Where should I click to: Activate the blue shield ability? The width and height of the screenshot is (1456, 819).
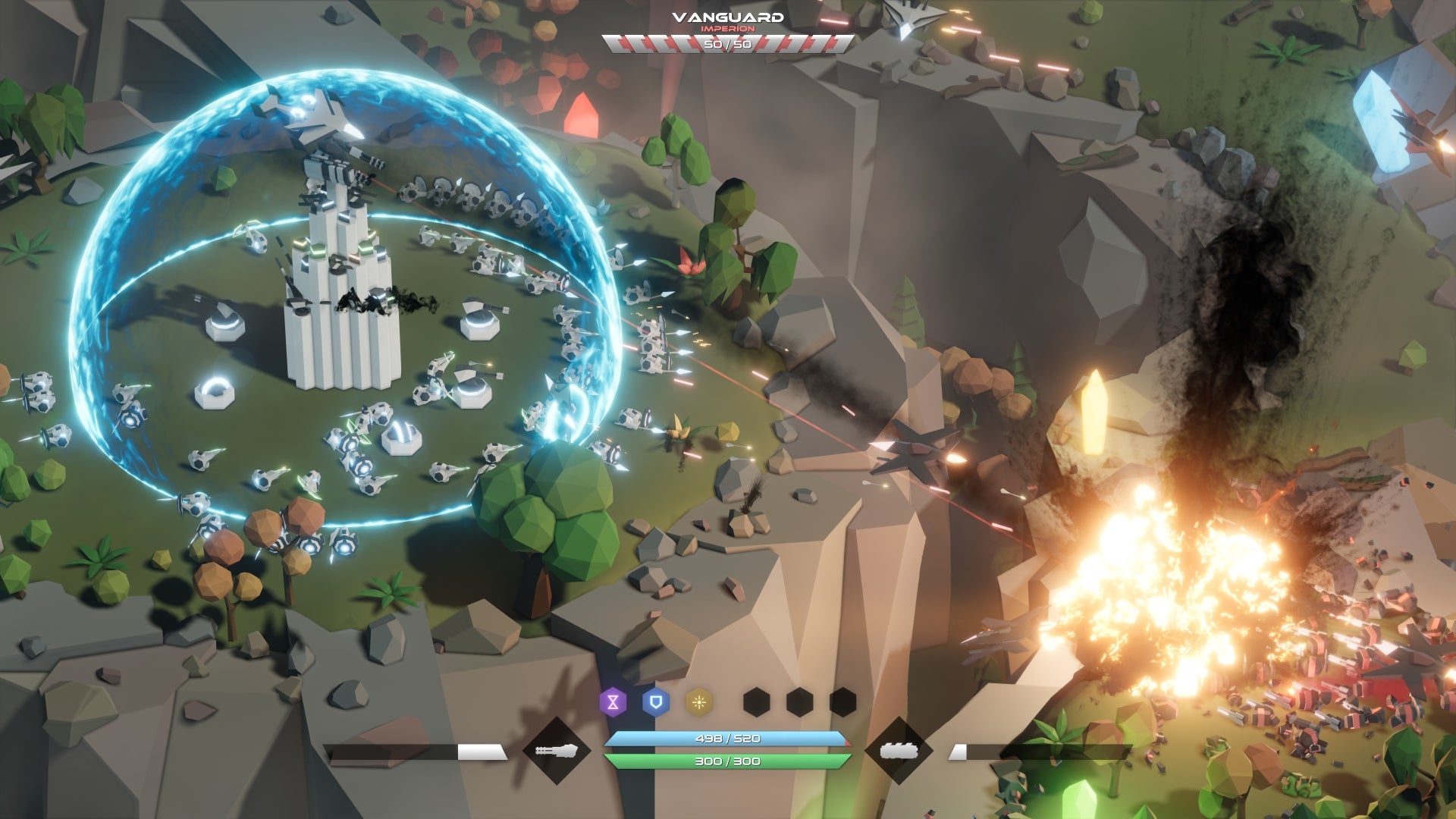[656, 702]
